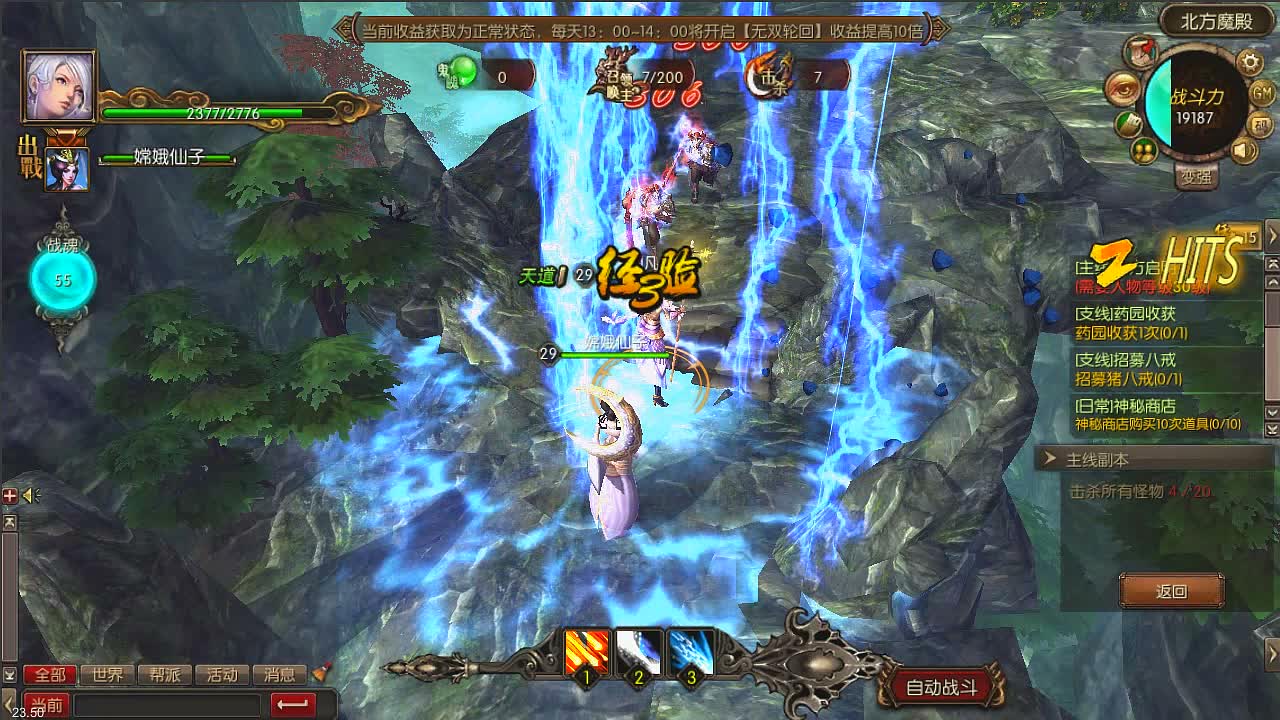The width and height of the screenshot is (1280, 720).
Task: Cast skill 2 in the hotbar
Action: click(637, 650)
